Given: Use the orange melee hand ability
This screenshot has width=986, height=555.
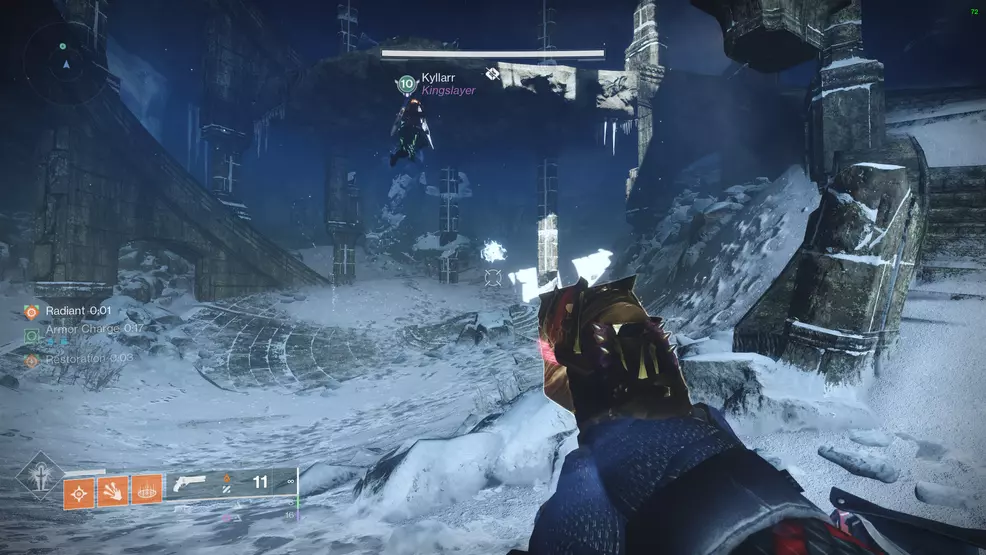Looking at the screenshot, I should coord(113,490).
